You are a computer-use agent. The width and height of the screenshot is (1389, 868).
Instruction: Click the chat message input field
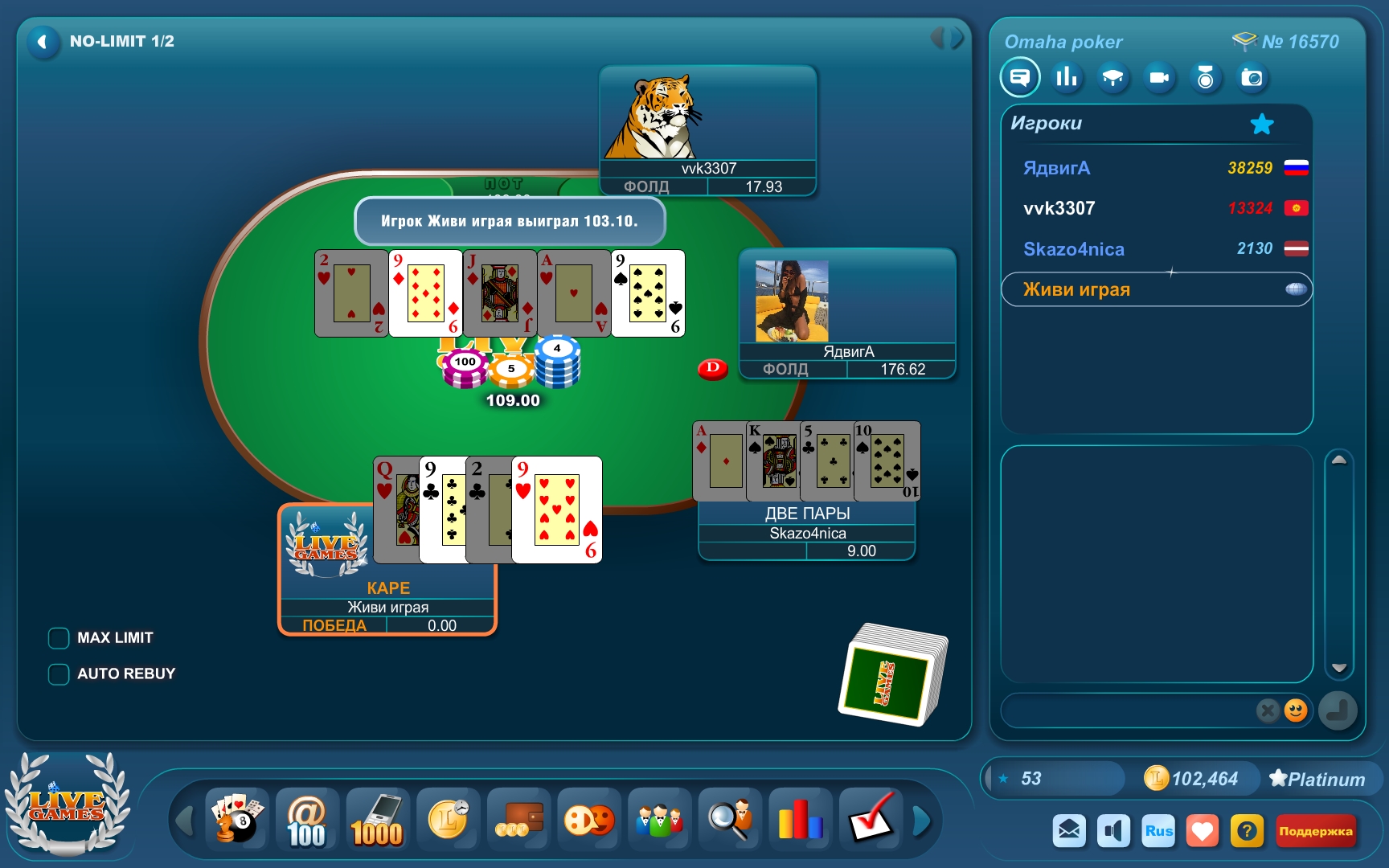click(1125, 710)
